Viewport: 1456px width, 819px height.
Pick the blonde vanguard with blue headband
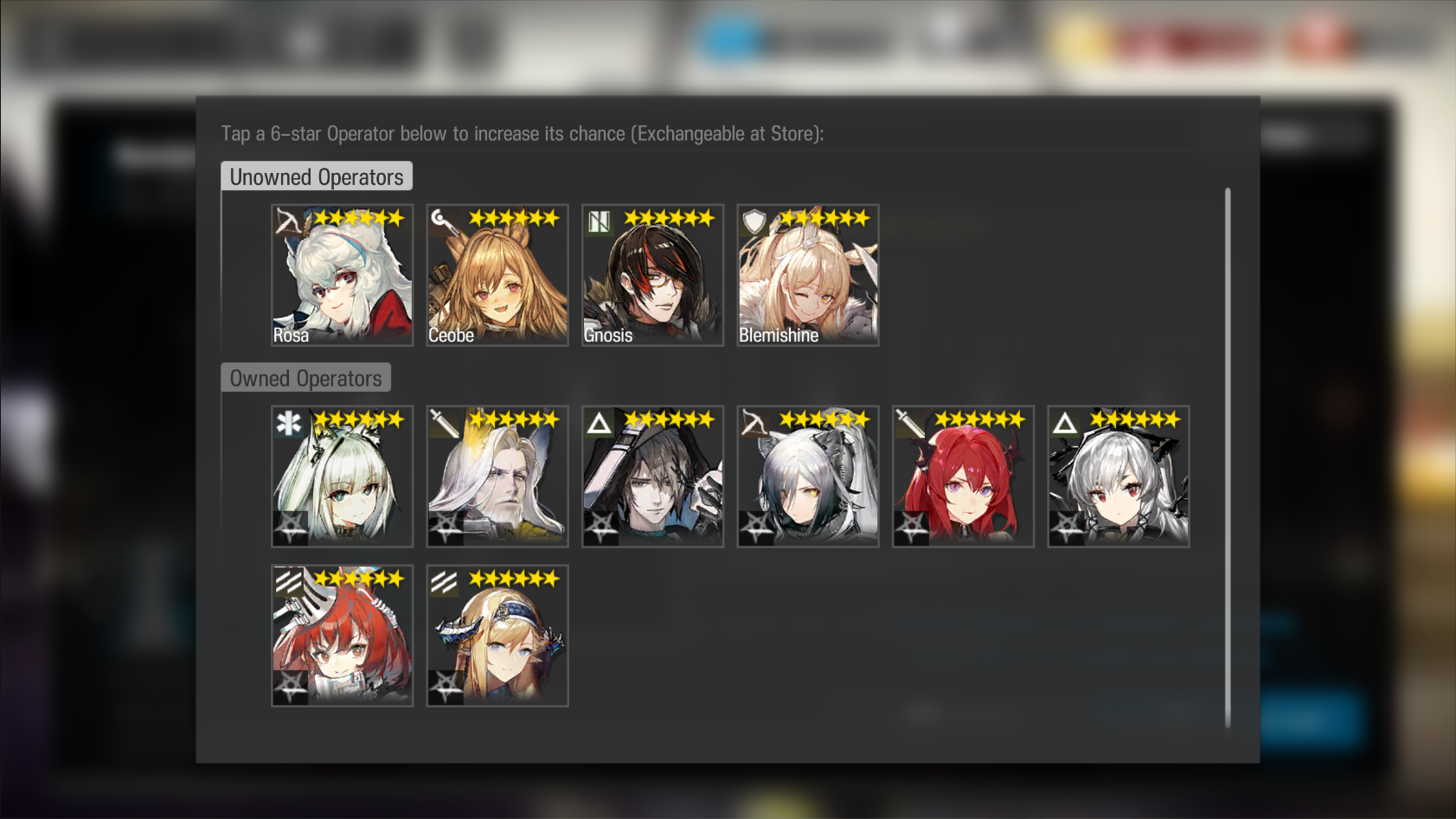click(x=497, y=636)
